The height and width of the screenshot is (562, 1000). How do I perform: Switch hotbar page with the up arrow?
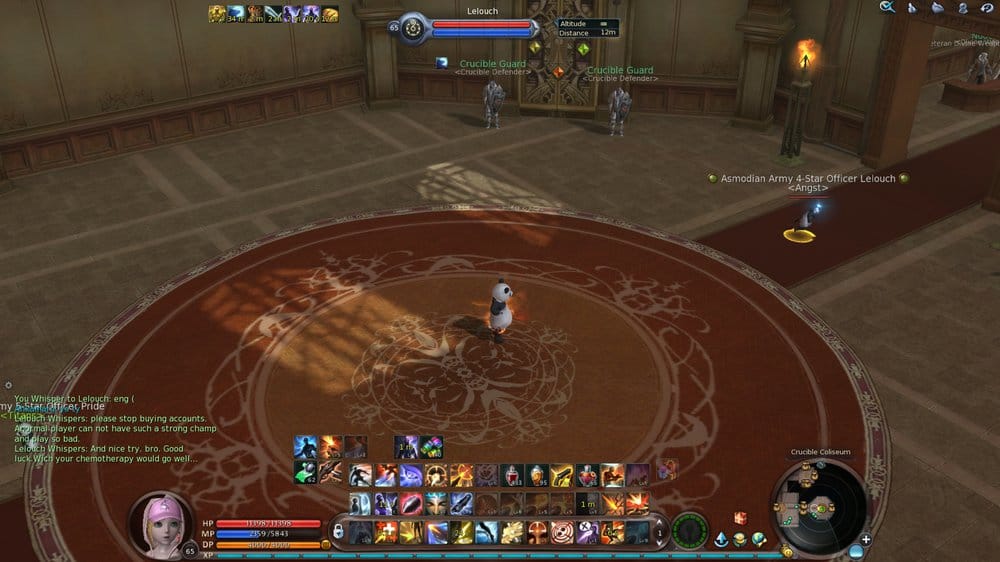pos(659,521)
